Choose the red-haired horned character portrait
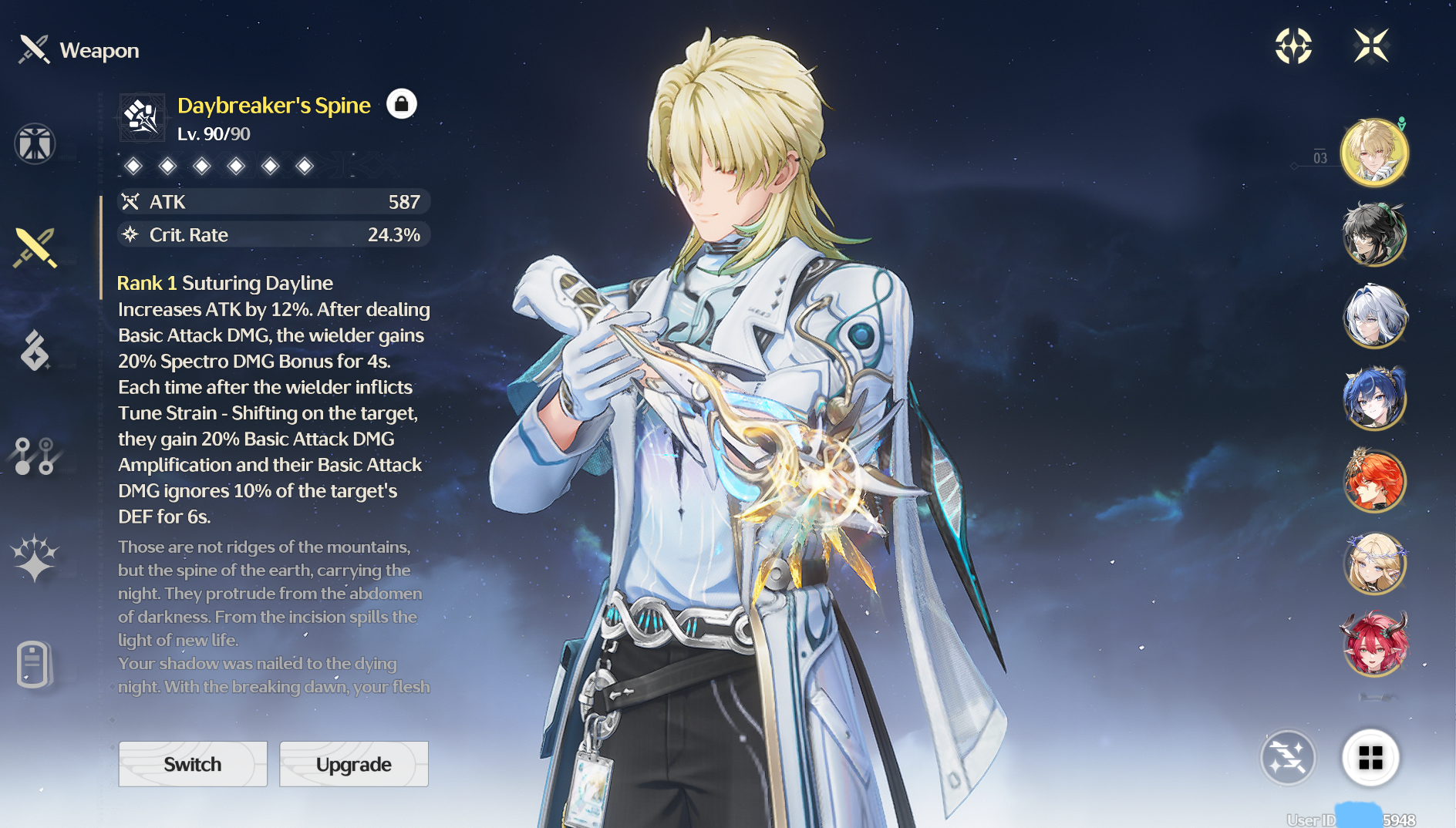The height and width of the screenshot is (828, 1456). [1374, 645]
